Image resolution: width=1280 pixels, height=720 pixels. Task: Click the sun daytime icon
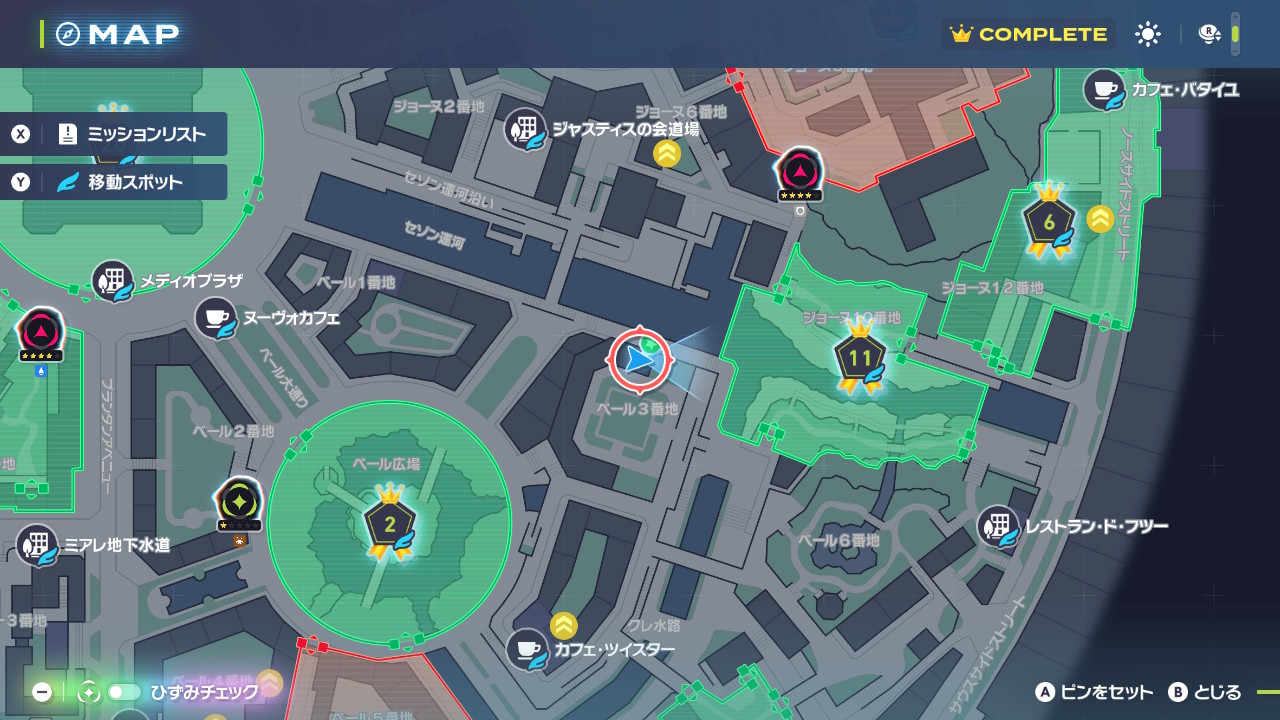coord(1148,34)
